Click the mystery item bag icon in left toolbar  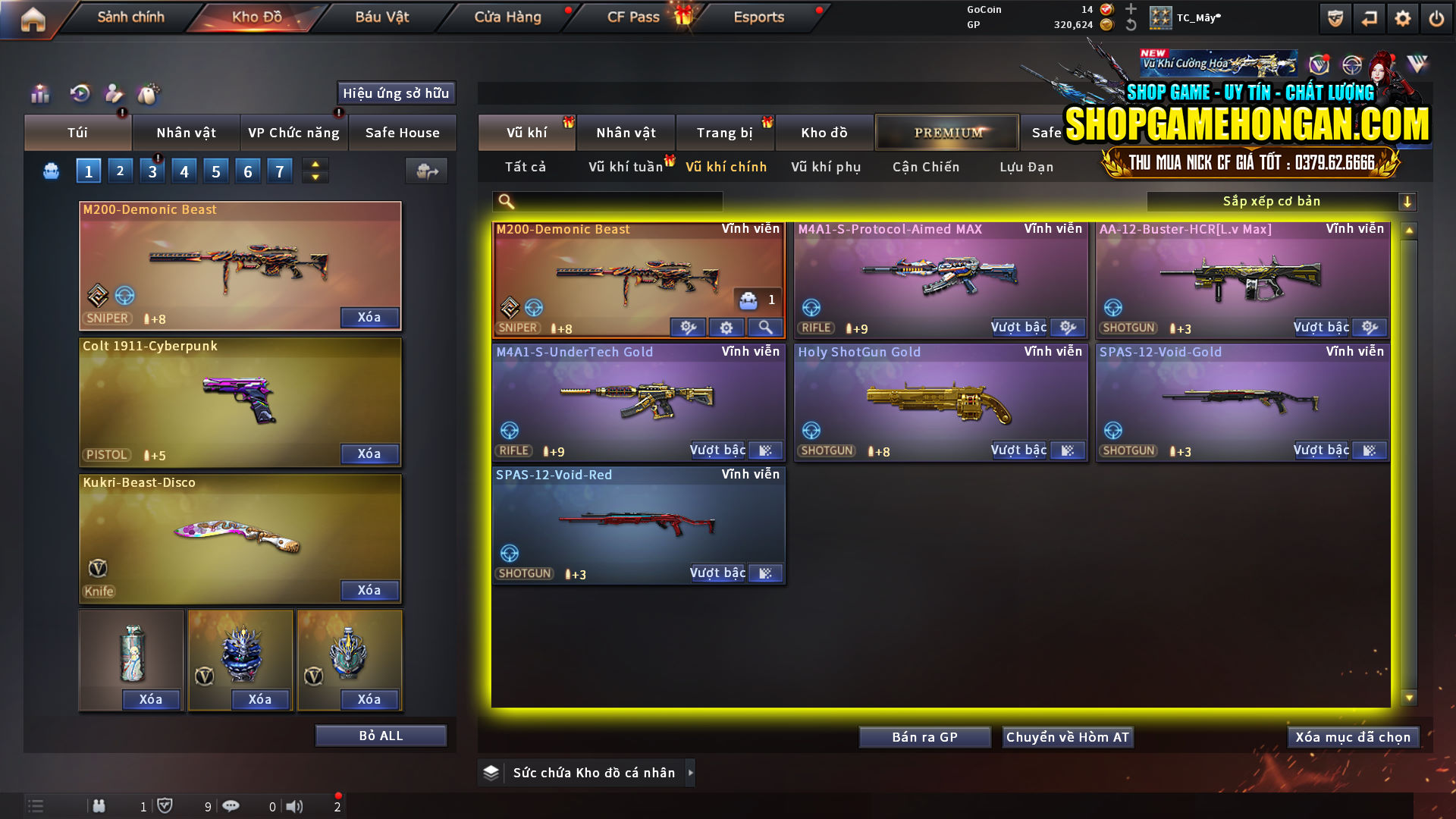(149, 94)
